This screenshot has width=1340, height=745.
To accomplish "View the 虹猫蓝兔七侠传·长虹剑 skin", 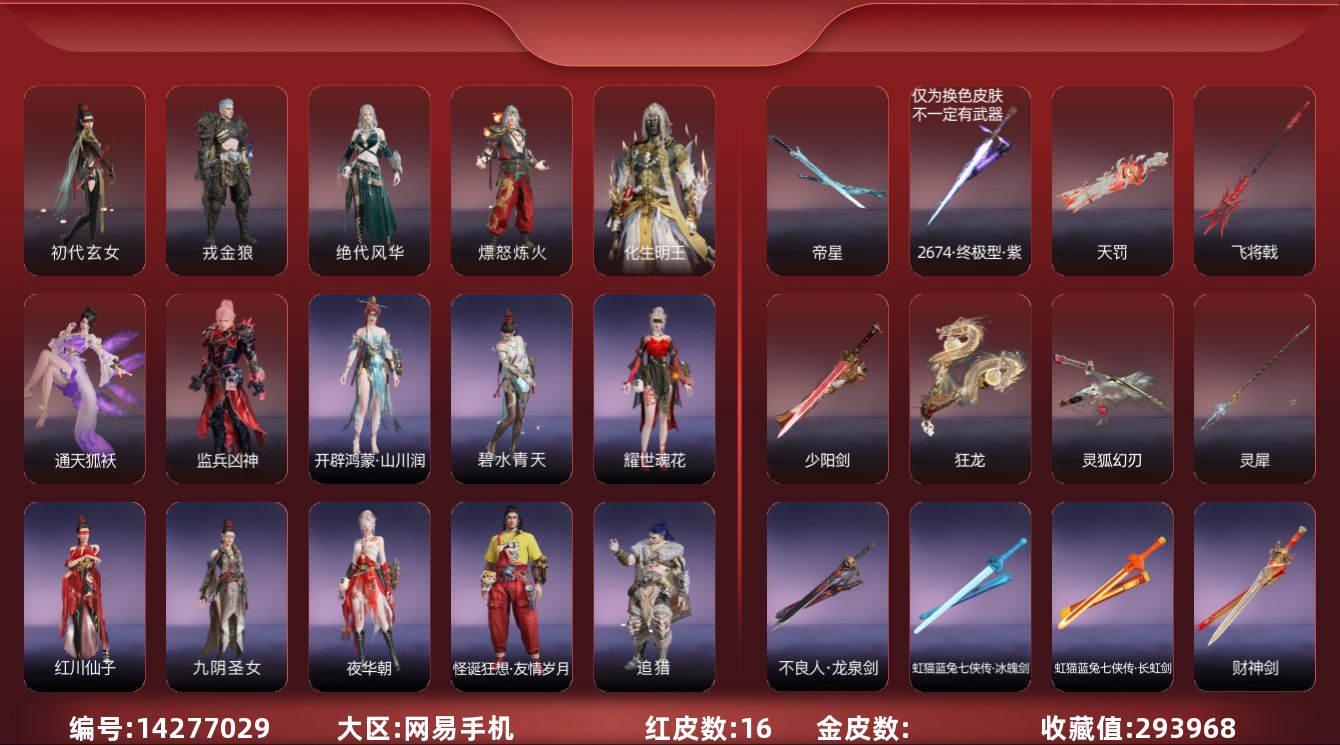I will point(1111,590).
